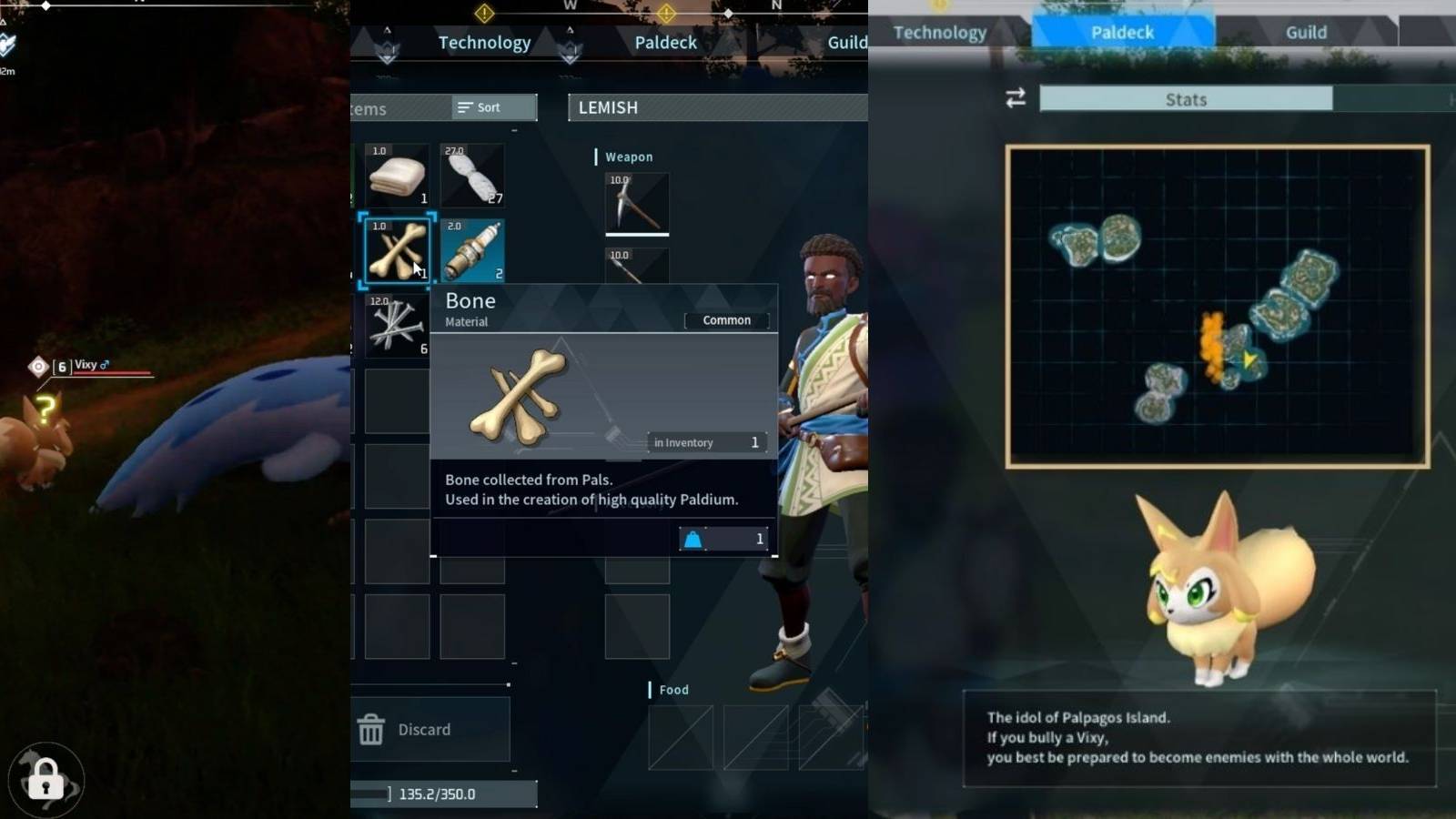Click the Stats header bar
The width and height of the screenshot is (1456, 819).
pos(1185,98)
